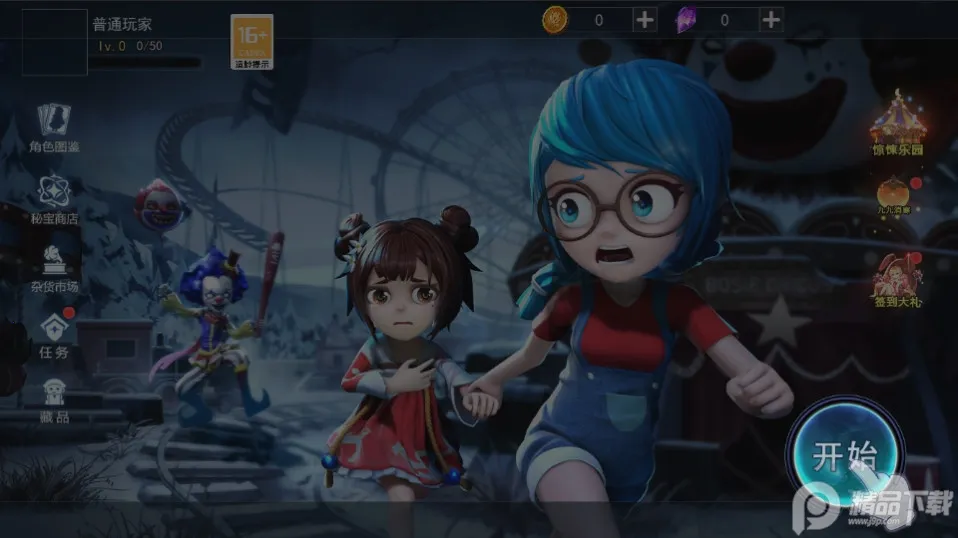Add purple gems with the plus button
958x538 pixels.
[771, 19]
